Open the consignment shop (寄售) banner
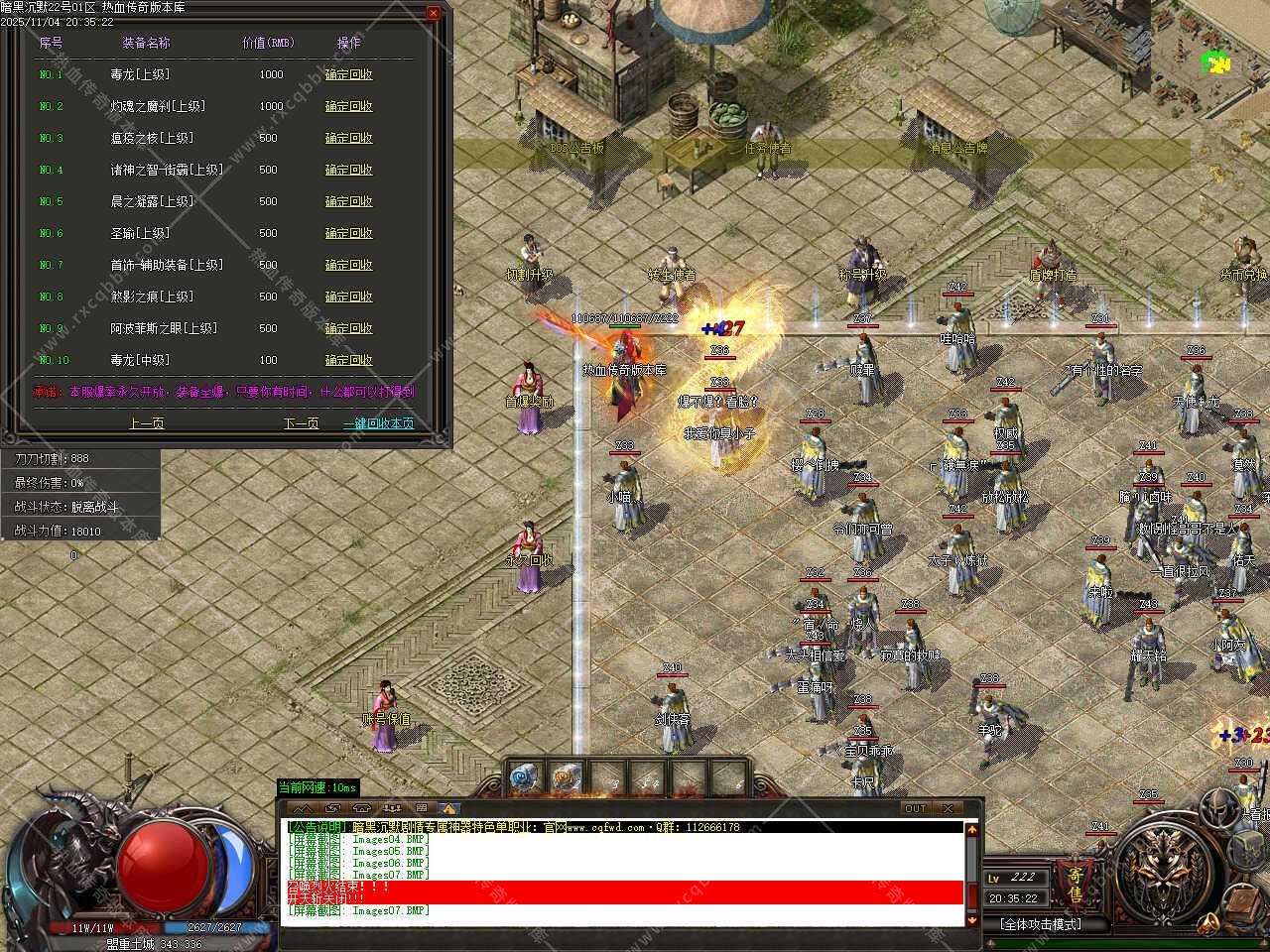Screen dimensions: 1270x952 pos(1076,884)
